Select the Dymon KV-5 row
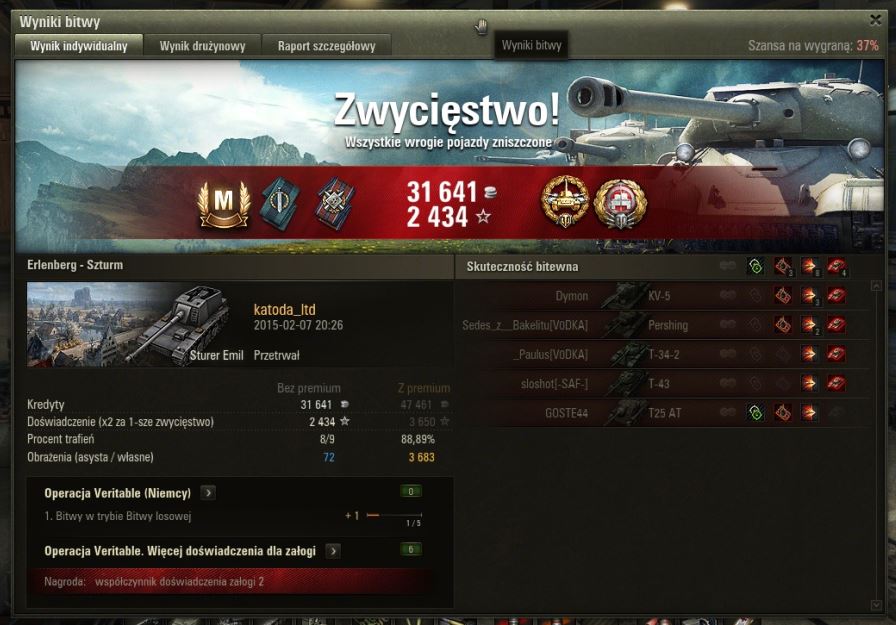This screenshot has width=896, height=625. click(660, 297)
